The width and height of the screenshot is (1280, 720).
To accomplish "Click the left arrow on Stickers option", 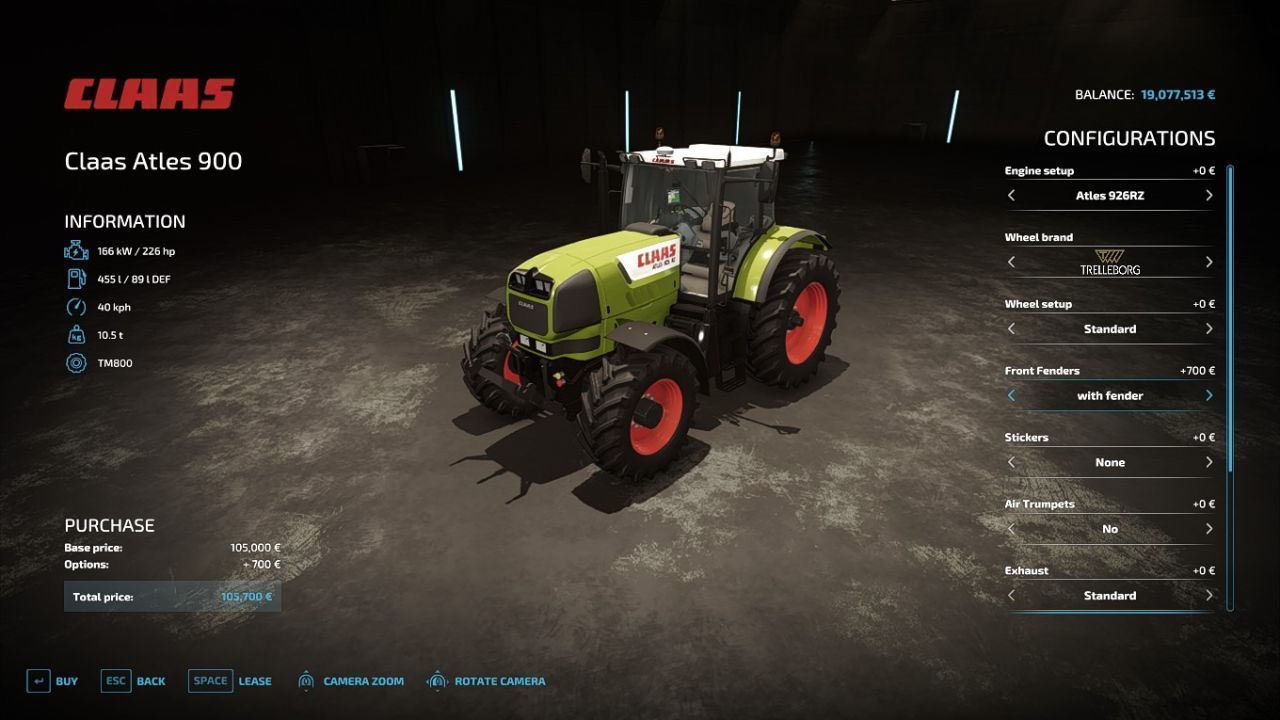I will click(1011, 462).
